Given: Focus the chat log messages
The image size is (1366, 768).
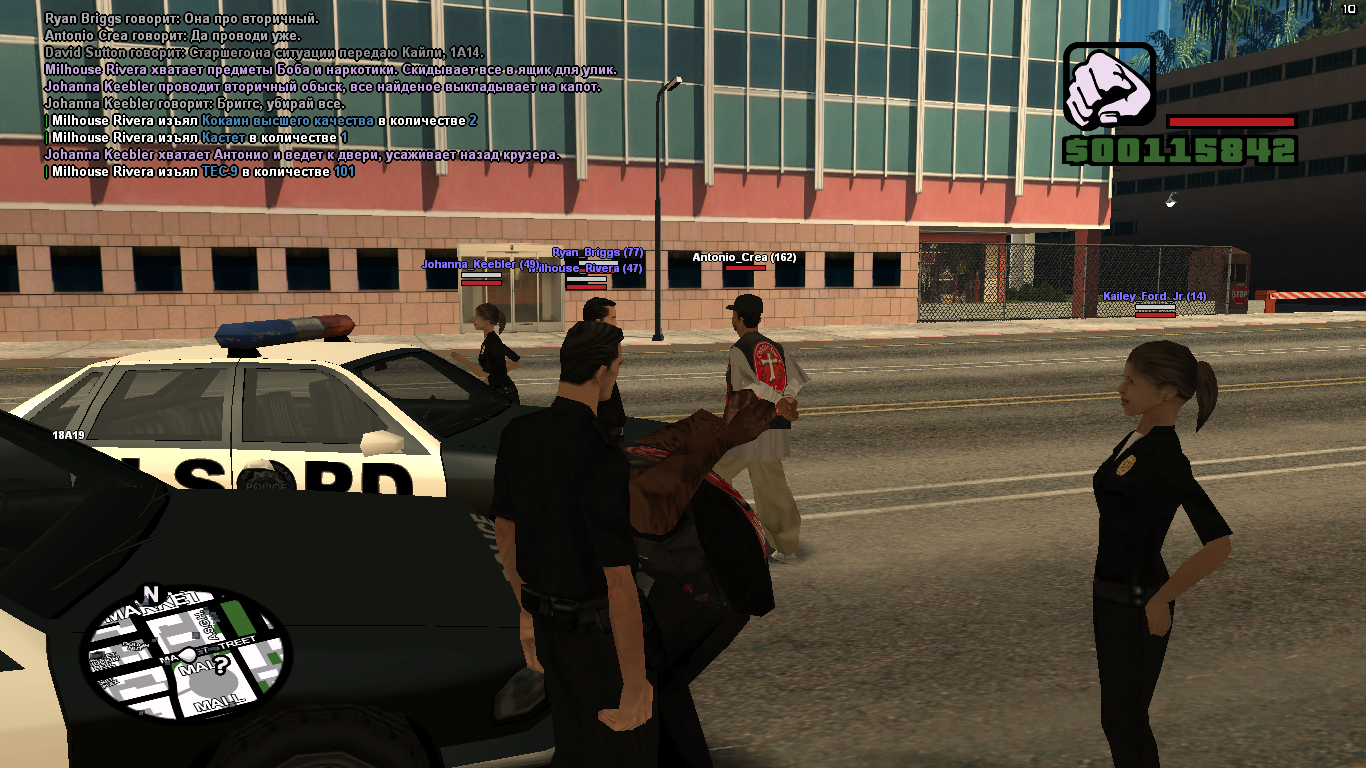Looking at the screenshot, I should [x=330, y=95].
